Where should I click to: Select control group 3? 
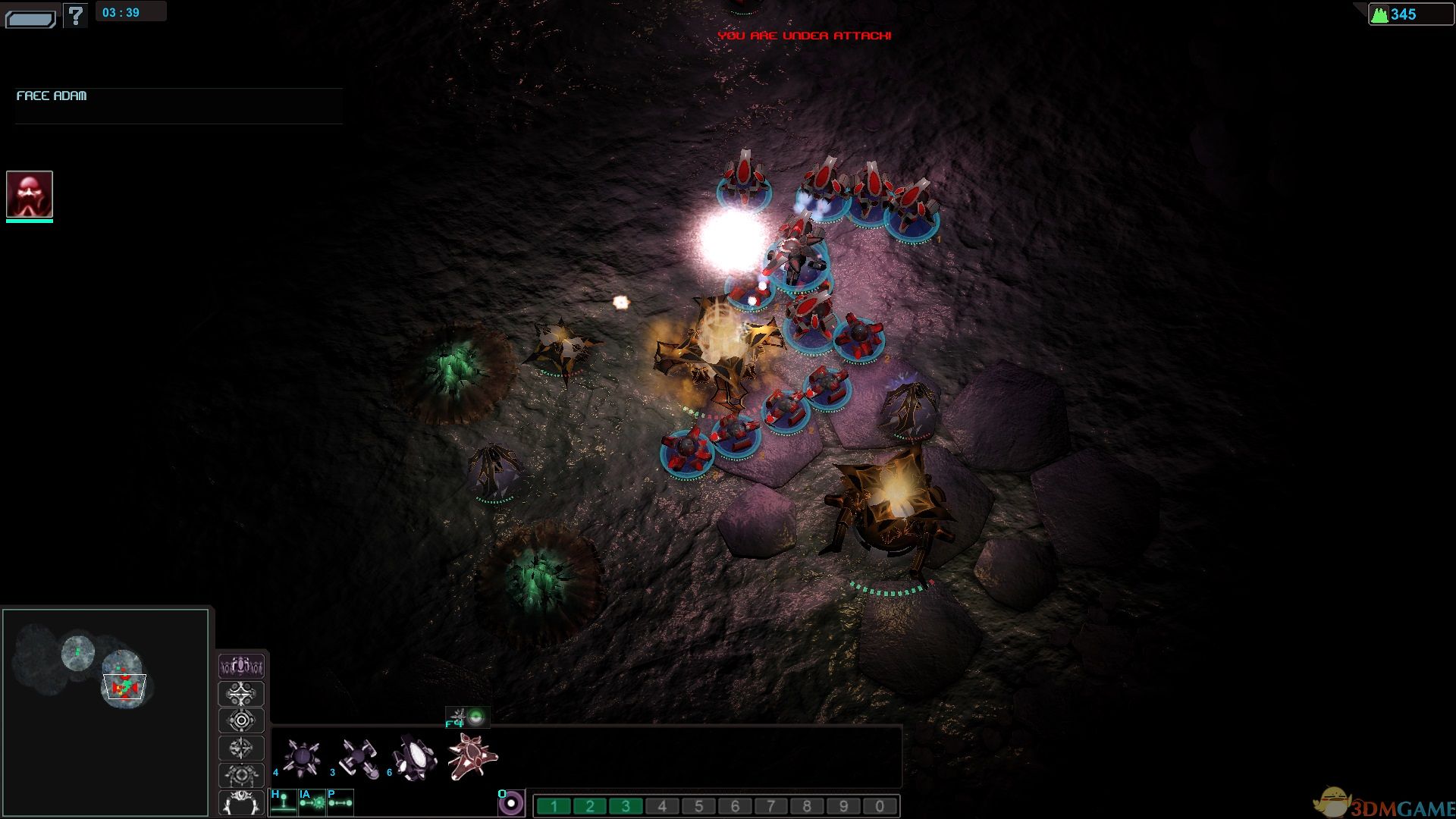[x=626, y=806]
